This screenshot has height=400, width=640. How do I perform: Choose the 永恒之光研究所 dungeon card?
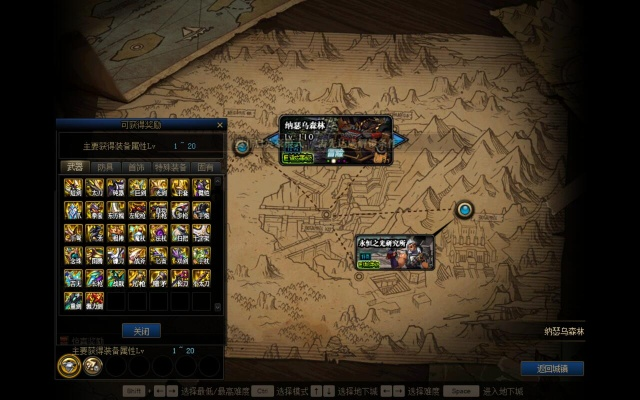coord(395,253)
